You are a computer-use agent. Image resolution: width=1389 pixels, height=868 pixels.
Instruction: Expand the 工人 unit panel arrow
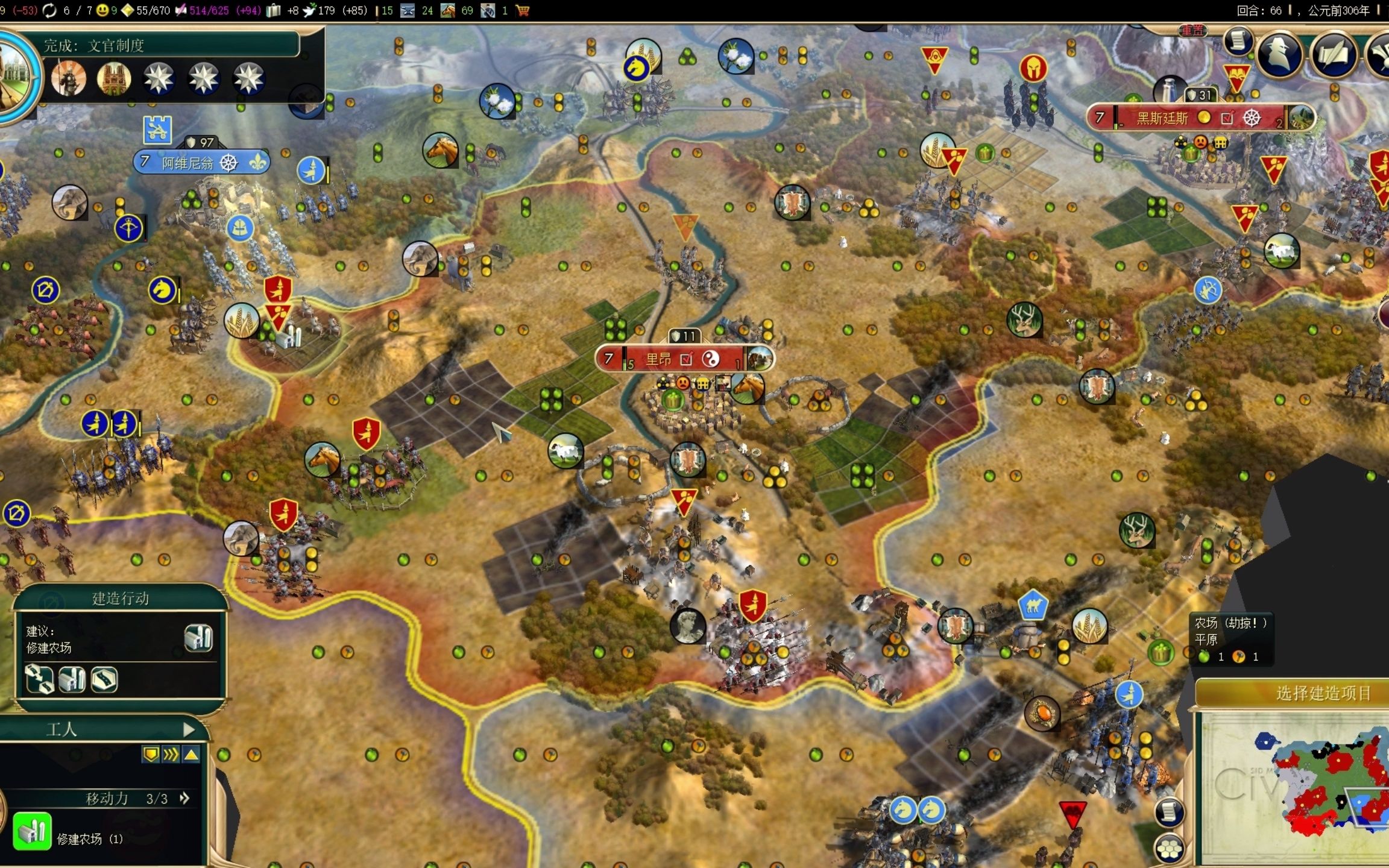pos(189,730)
